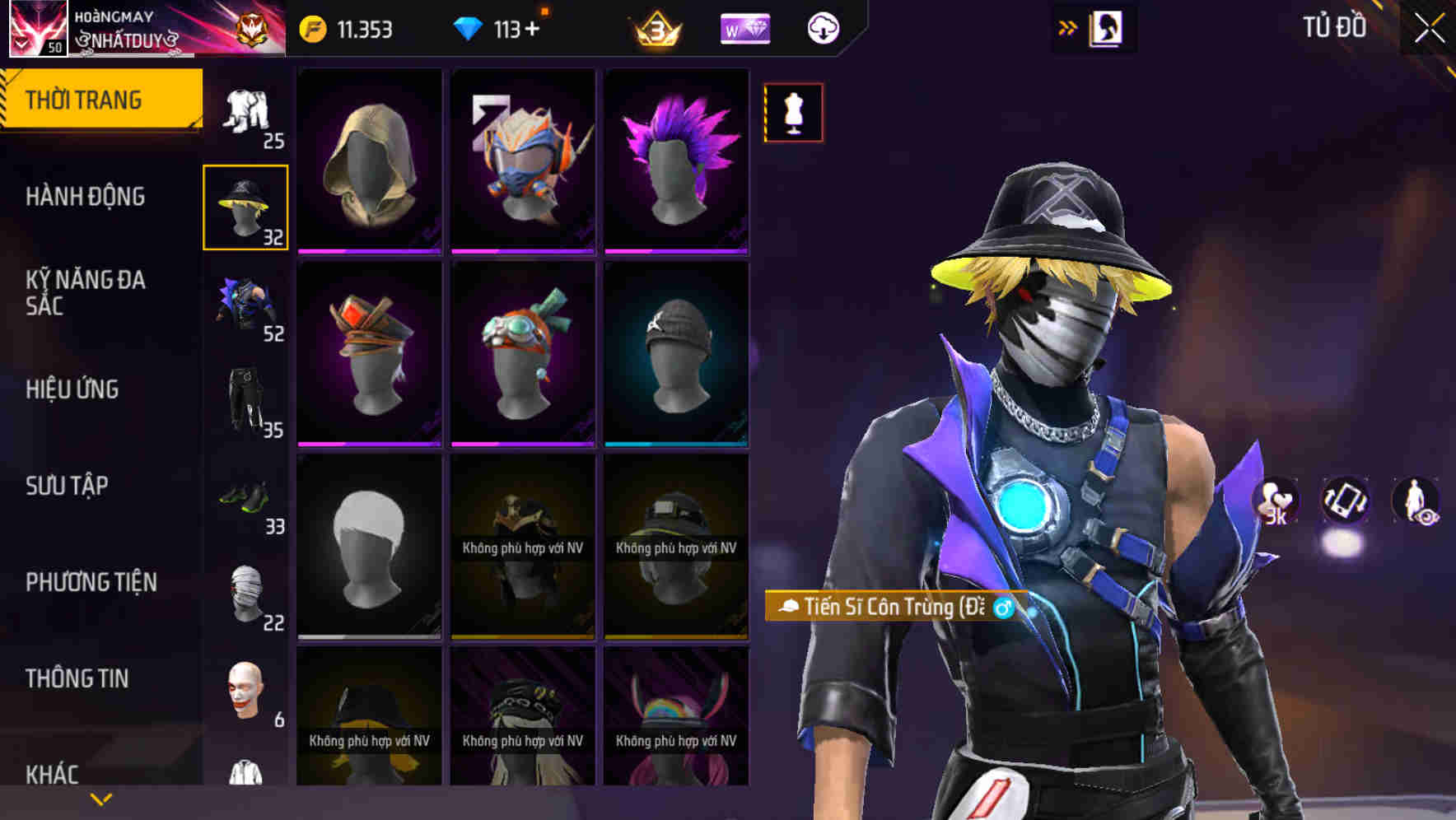
Task: Expand more categories with the bottom chevron
Action: point(100,799)
